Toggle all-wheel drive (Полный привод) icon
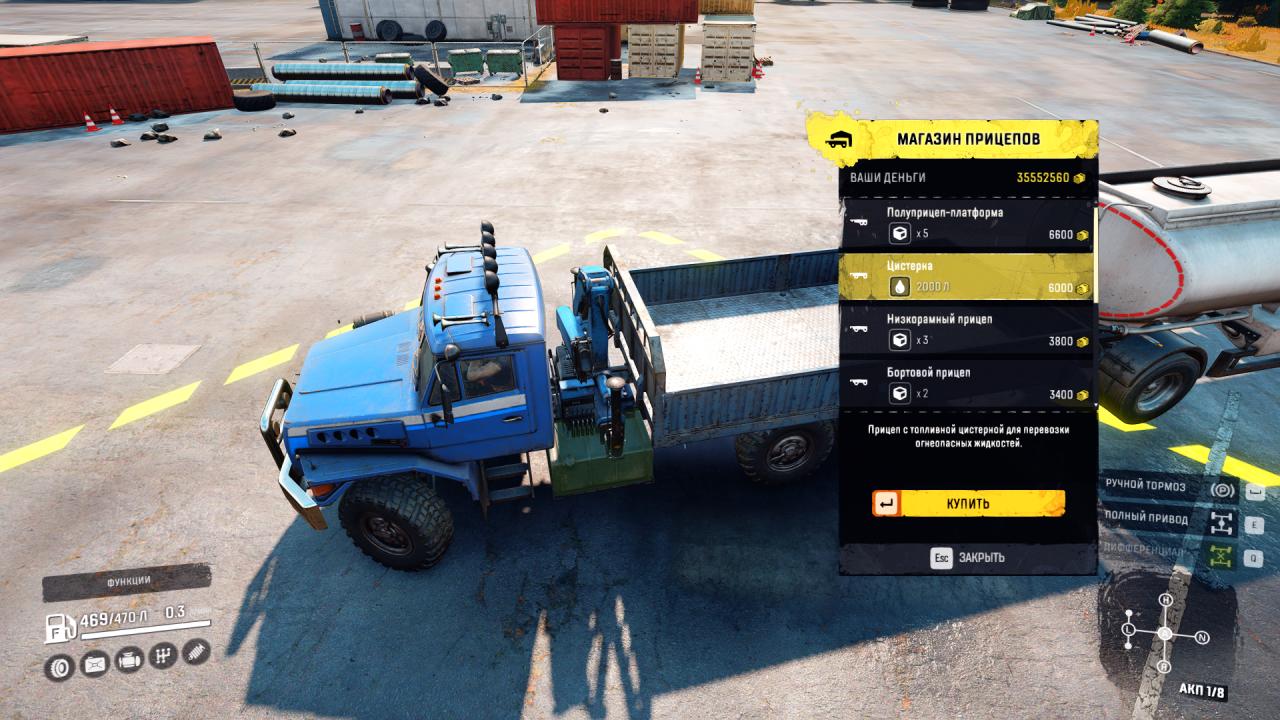Image resolution: width=1280 pixels, height=720 pixels. [x=1222, y=522]
